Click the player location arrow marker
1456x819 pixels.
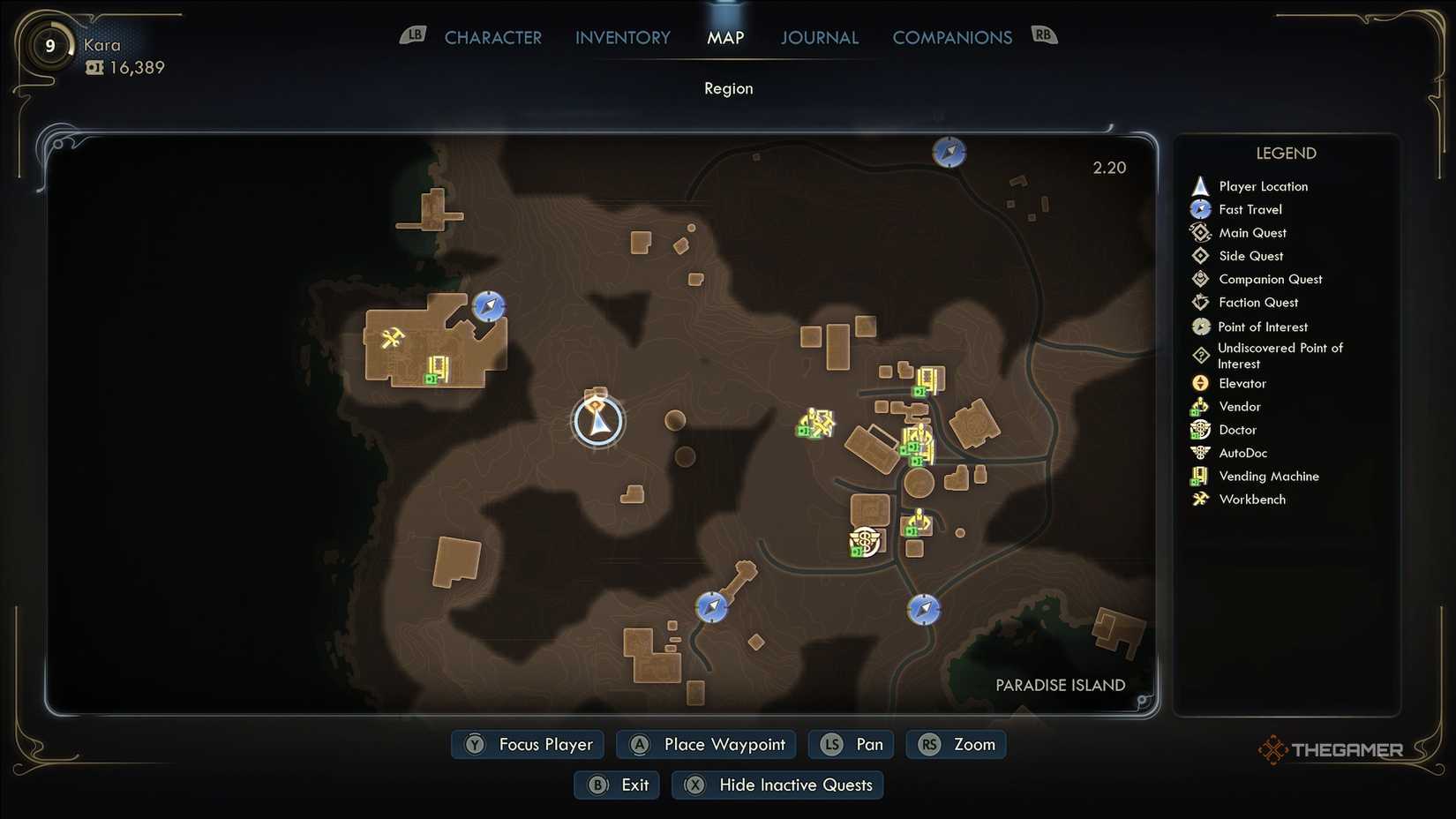598,421
